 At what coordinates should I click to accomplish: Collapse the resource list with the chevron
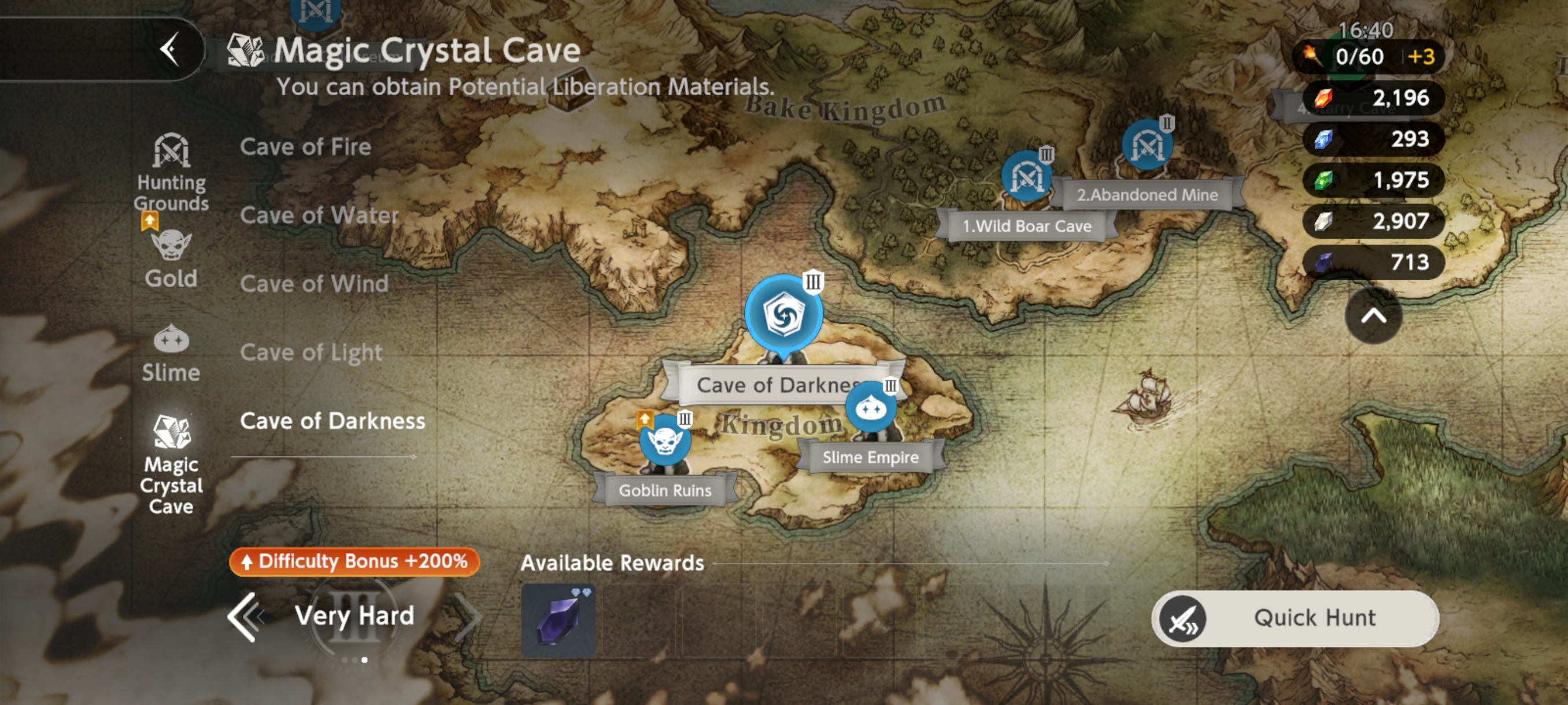(x=1373, y=316)
